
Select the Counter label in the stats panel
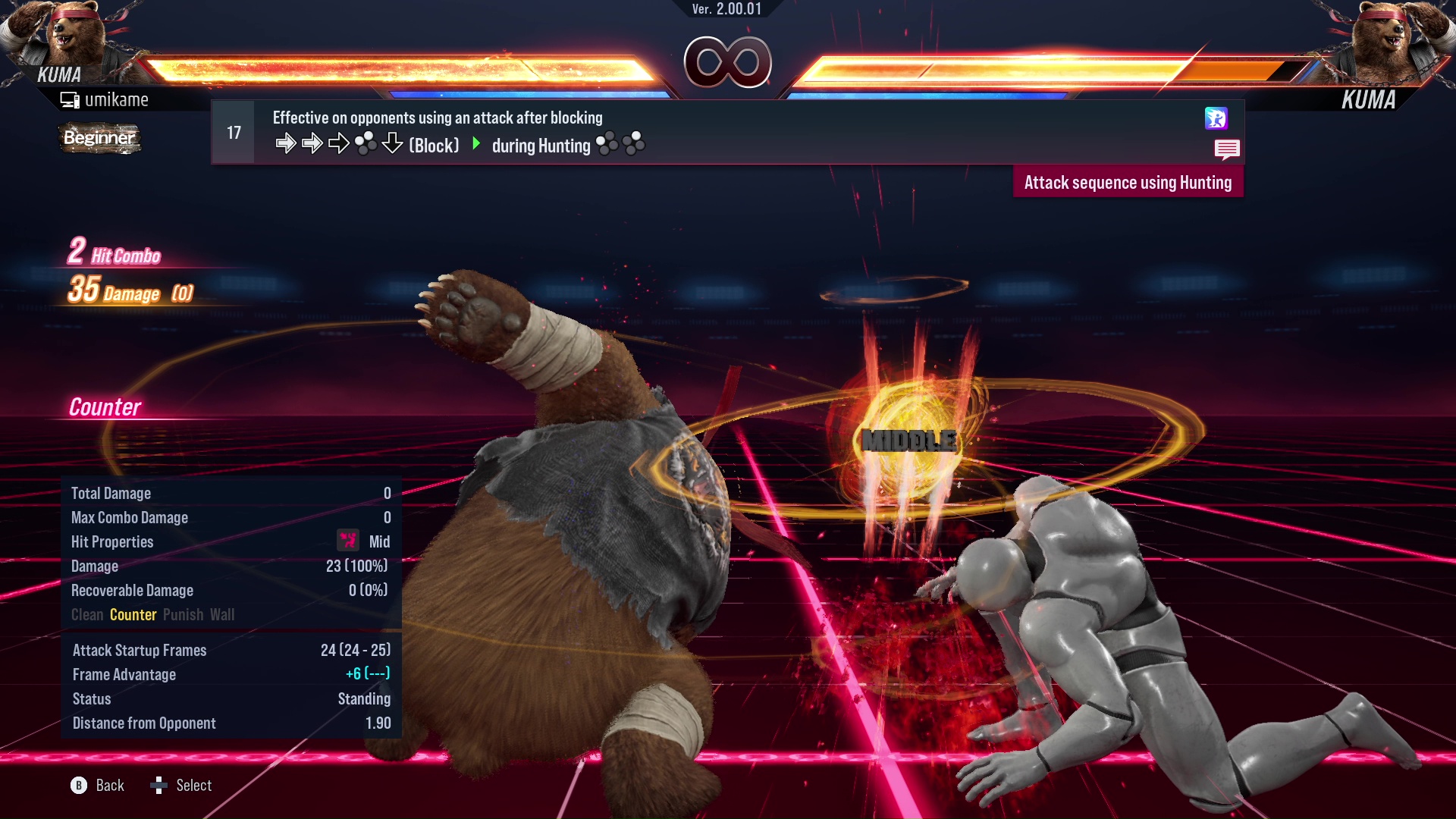pos(133,614)
